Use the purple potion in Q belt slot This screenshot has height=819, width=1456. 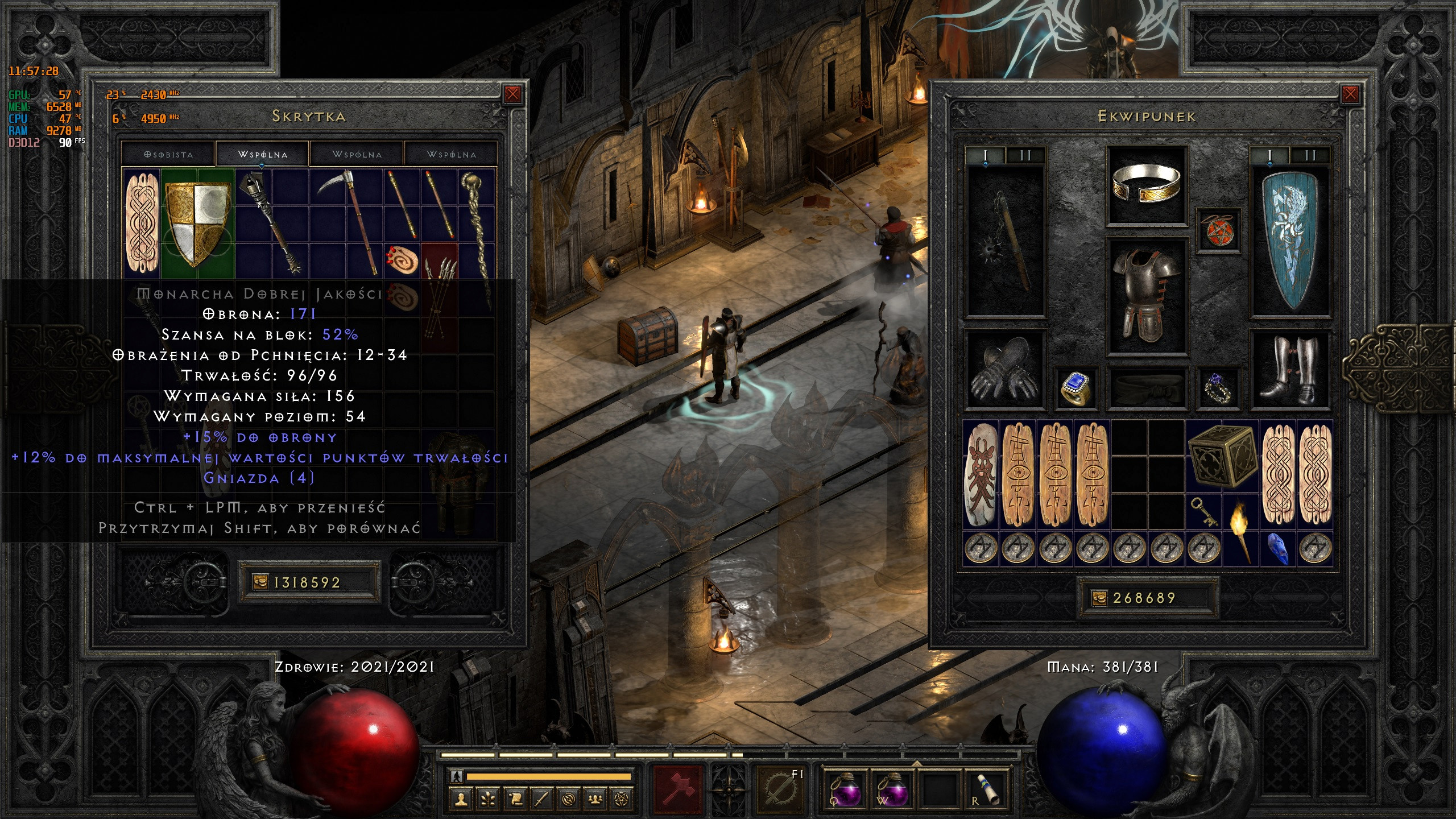point(845,789)
